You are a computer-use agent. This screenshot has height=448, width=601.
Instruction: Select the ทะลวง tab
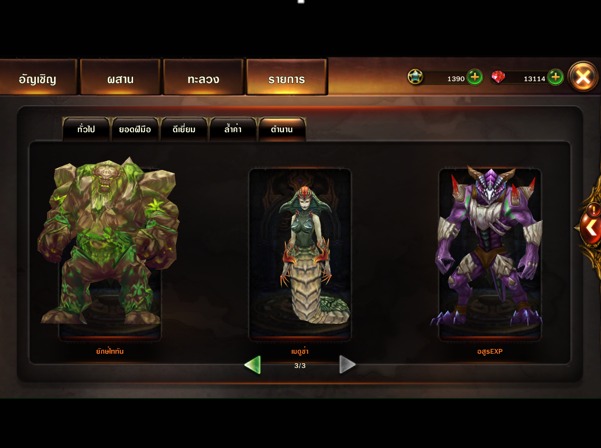click(203, 78)
